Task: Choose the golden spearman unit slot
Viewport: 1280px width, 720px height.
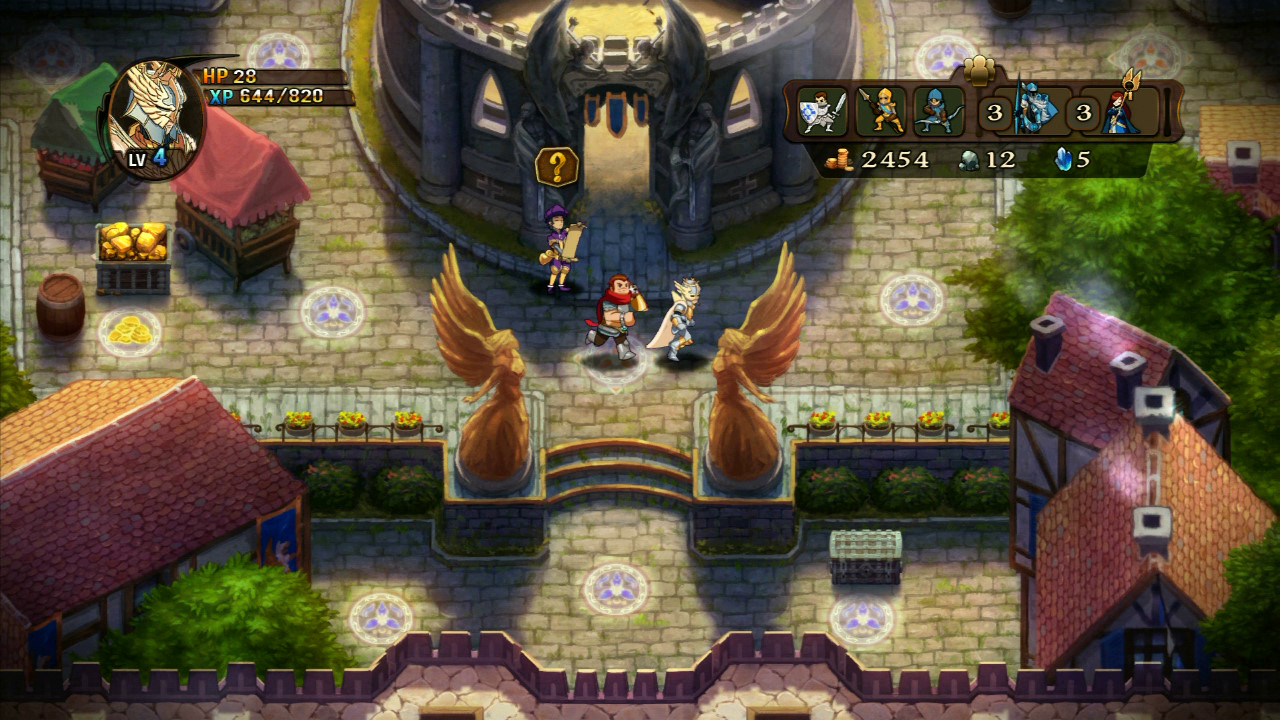Action: click(881, 111)
